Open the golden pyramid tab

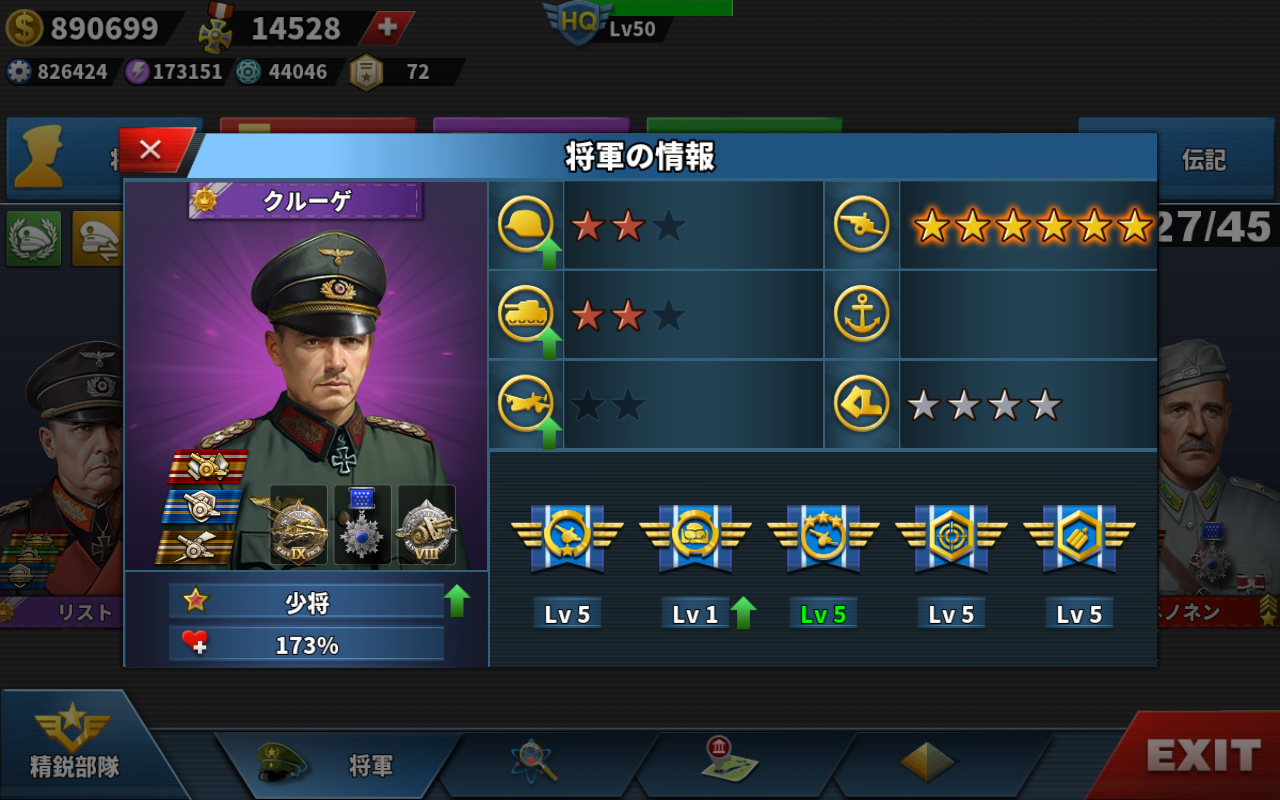point(926,762)
